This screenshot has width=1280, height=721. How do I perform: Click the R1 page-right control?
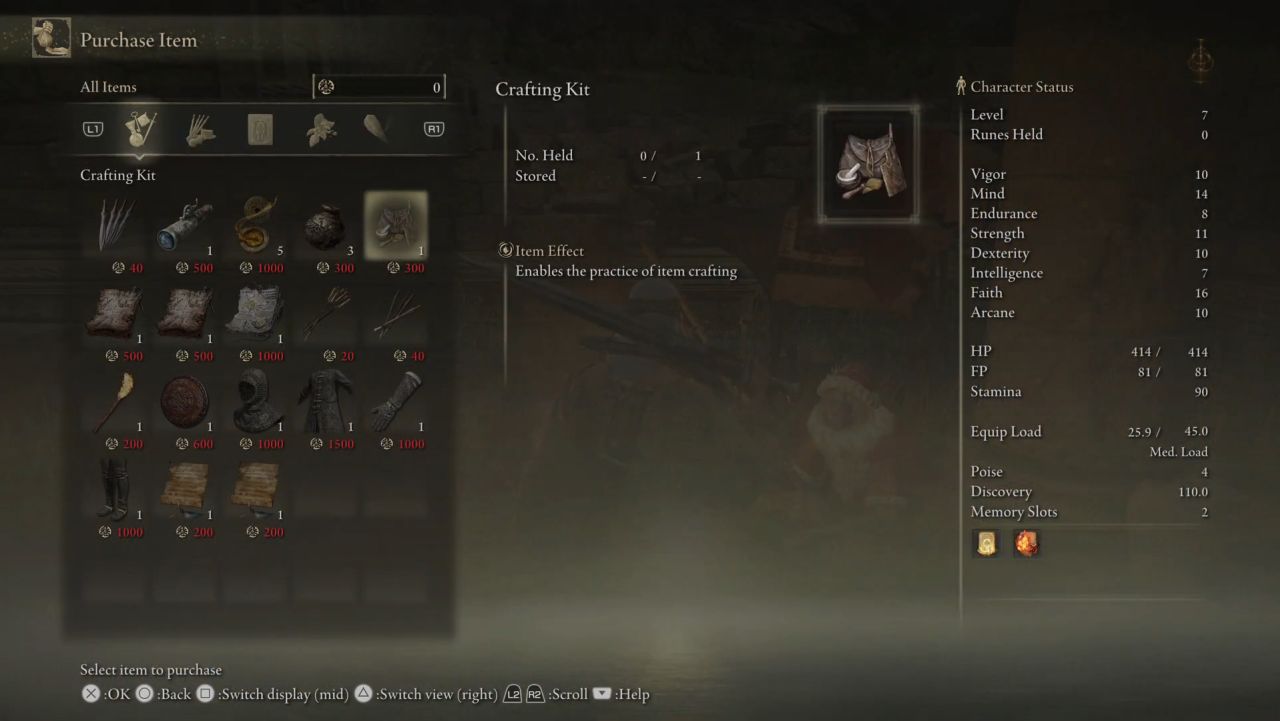[433, 128]
